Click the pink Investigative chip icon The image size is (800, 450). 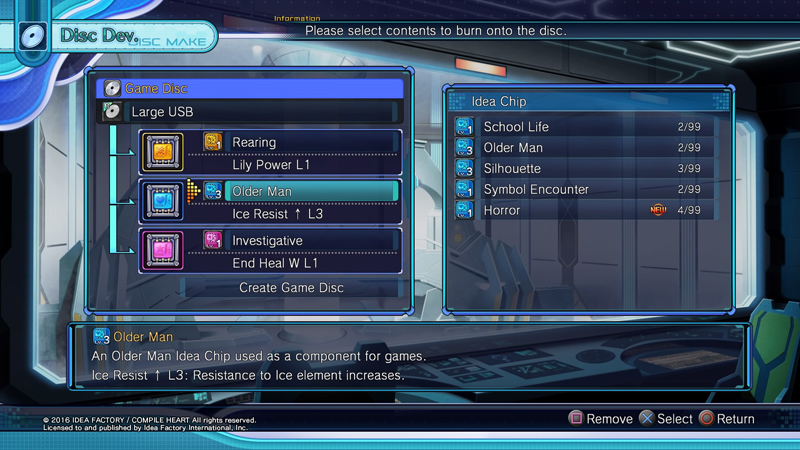tap(162, 250)
